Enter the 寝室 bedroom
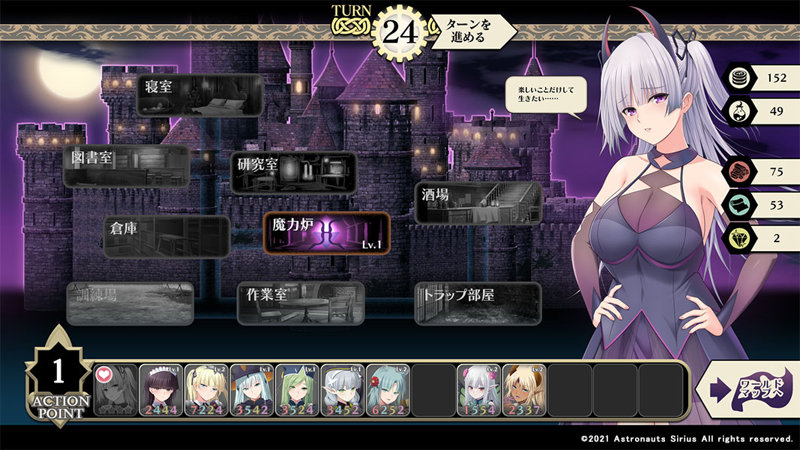Viewport: 800px width, 450px height. (200, 94)
